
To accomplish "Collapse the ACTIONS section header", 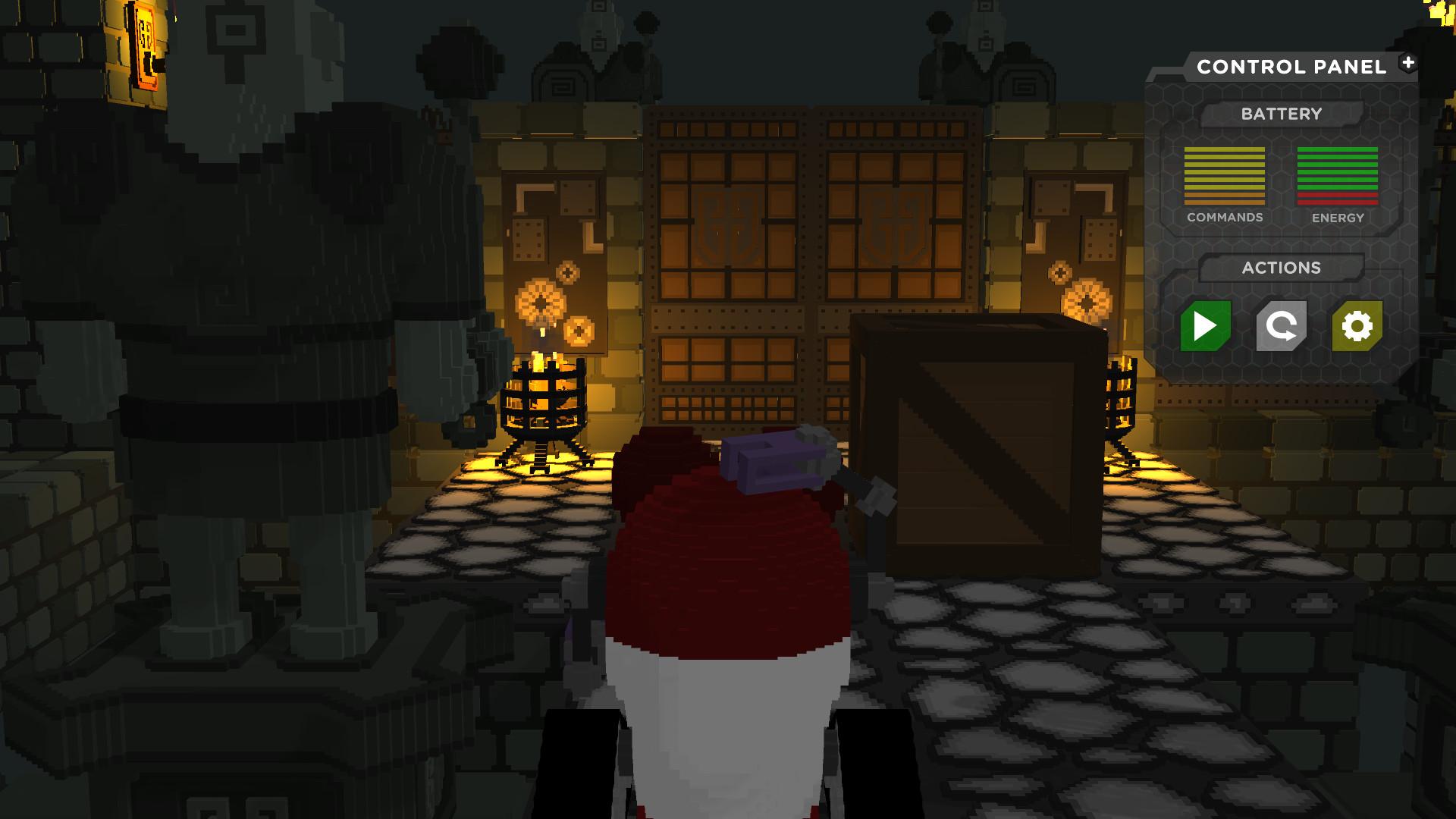I will click(1281, 267).
